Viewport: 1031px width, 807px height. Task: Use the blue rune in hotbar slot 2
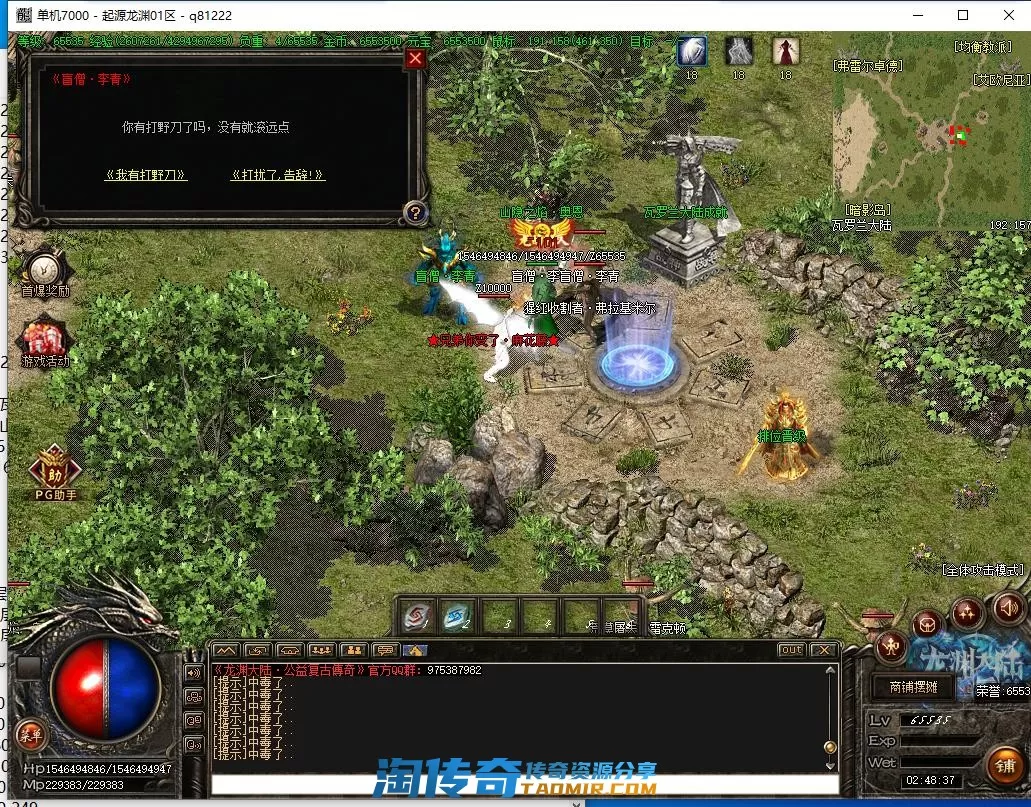[458, 617]
